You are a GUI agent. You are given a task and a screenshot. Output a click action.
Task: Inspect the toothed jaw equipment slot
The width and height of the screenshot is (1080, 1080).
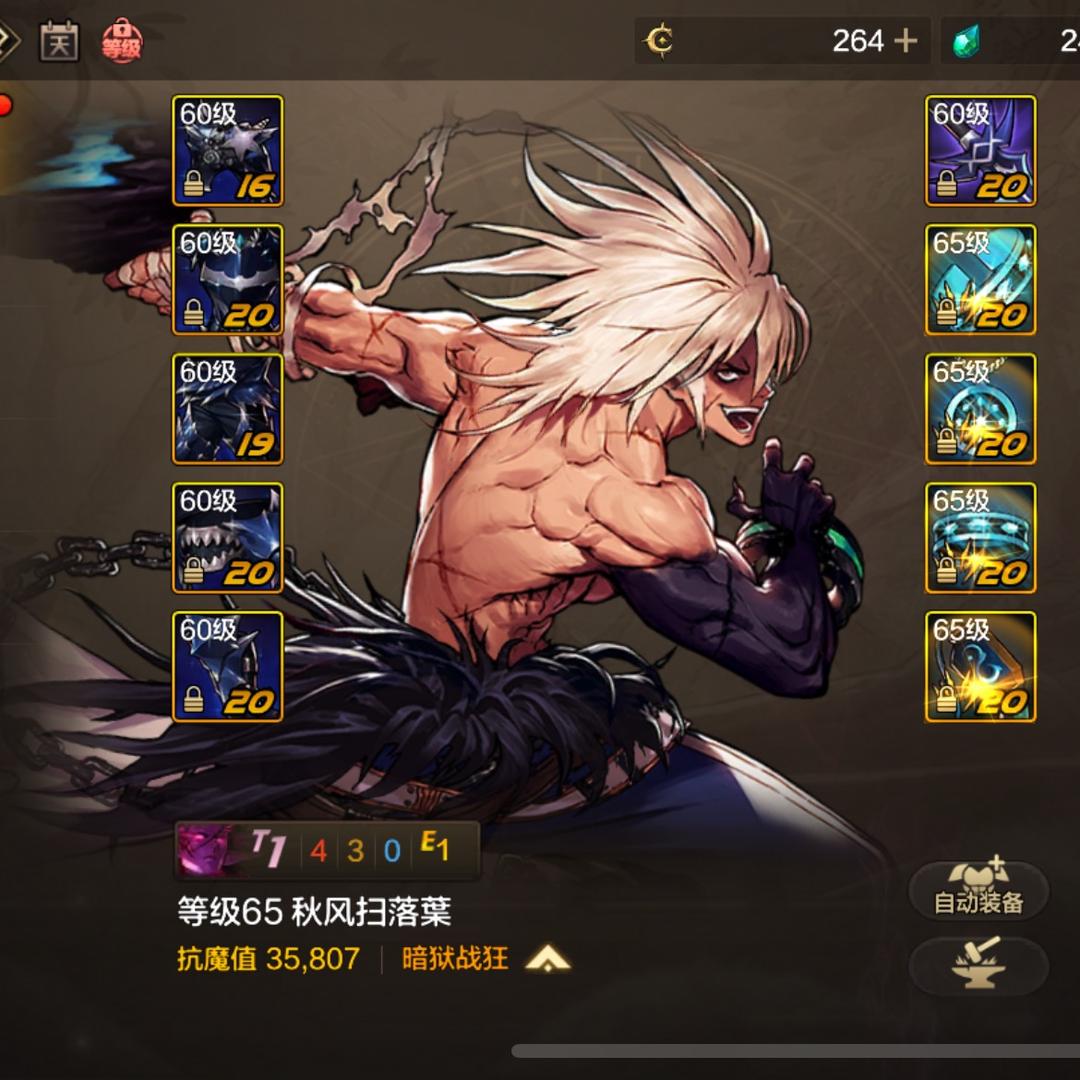(228, 538)
